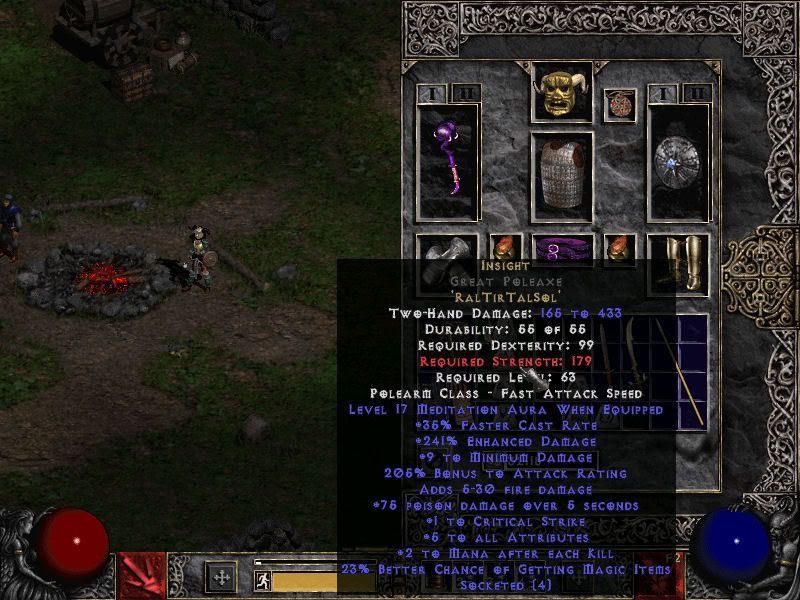Viewport: 800px width, 600px height.
Task: Choose set I tab above the shield
Action: [663, 93]
